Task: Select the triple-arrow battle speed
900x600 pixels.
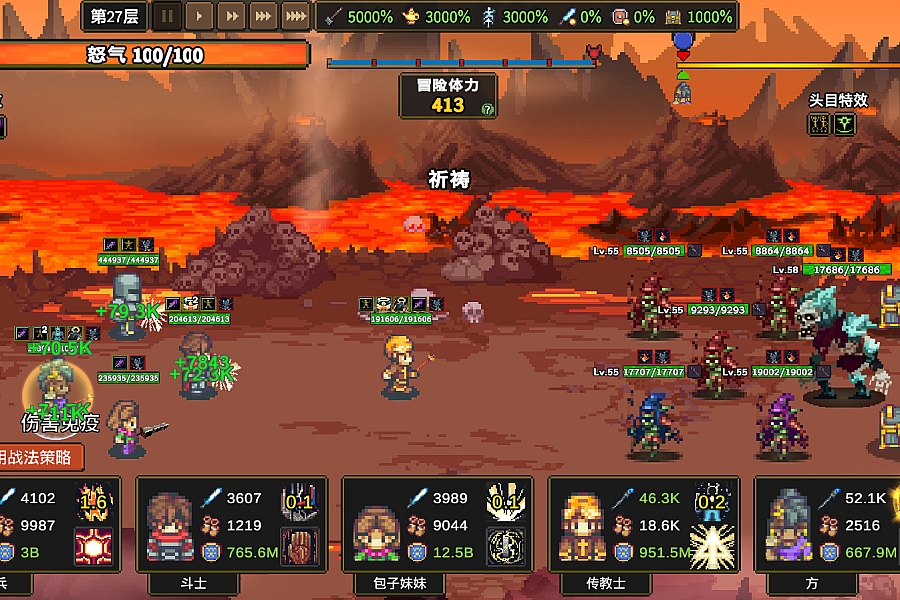Action: (264, 16)
